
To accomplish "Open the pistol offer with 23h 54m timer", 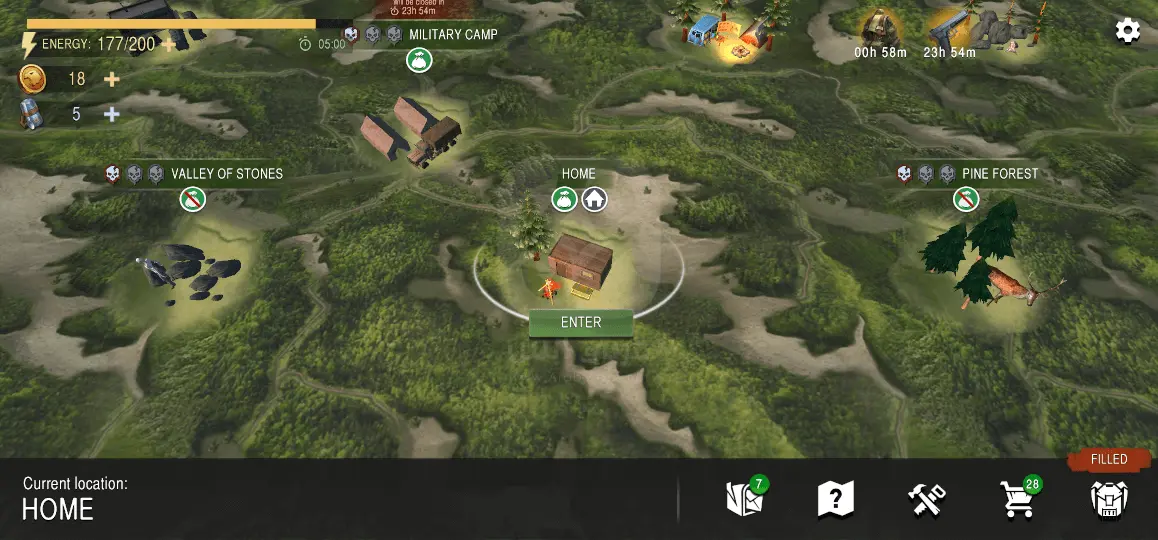I will tap(950, 31).
